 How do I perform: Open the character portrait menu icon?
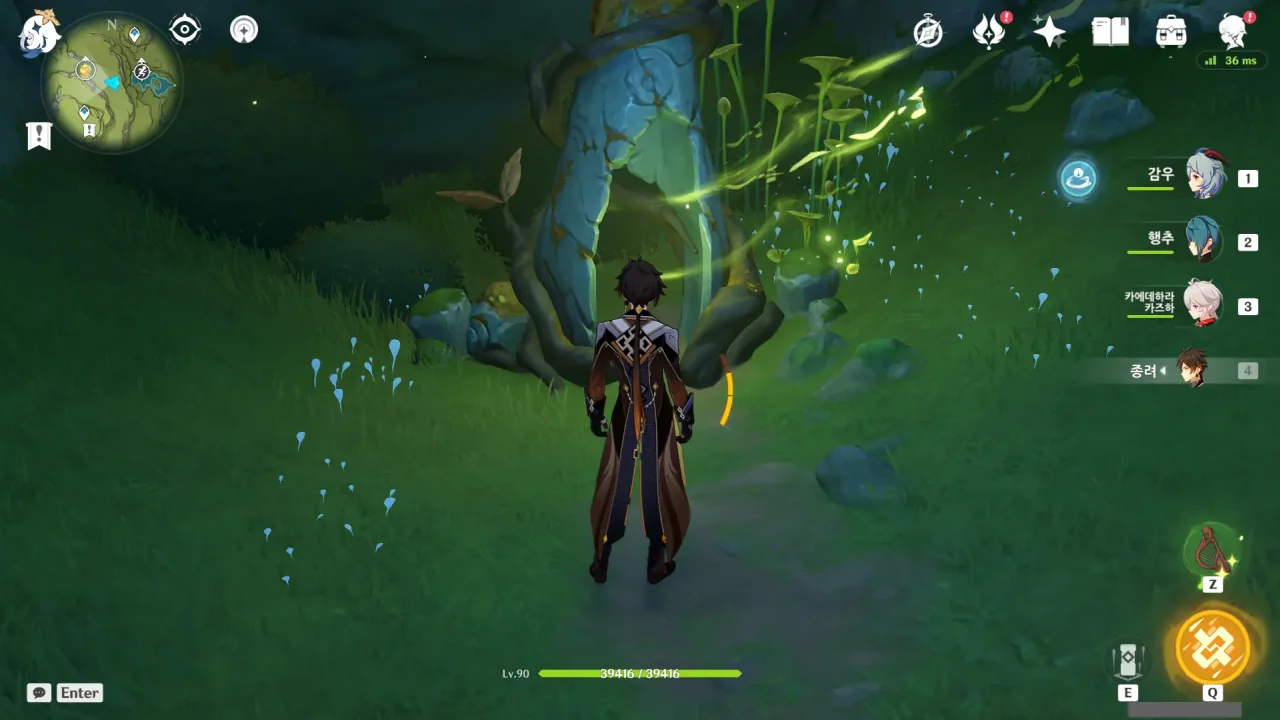point(1233,32)
